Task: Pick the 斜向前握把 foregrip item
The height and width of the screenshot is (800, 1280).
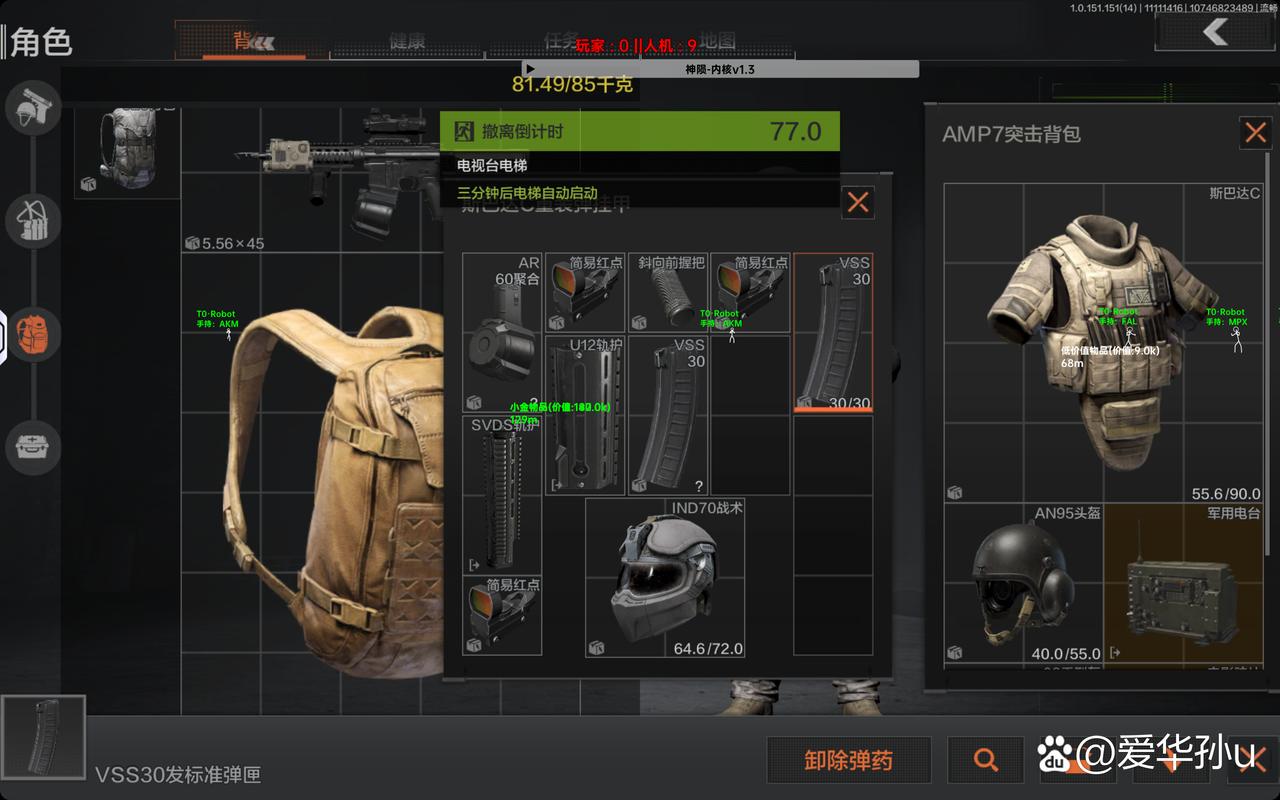Action: pos(669,293)
